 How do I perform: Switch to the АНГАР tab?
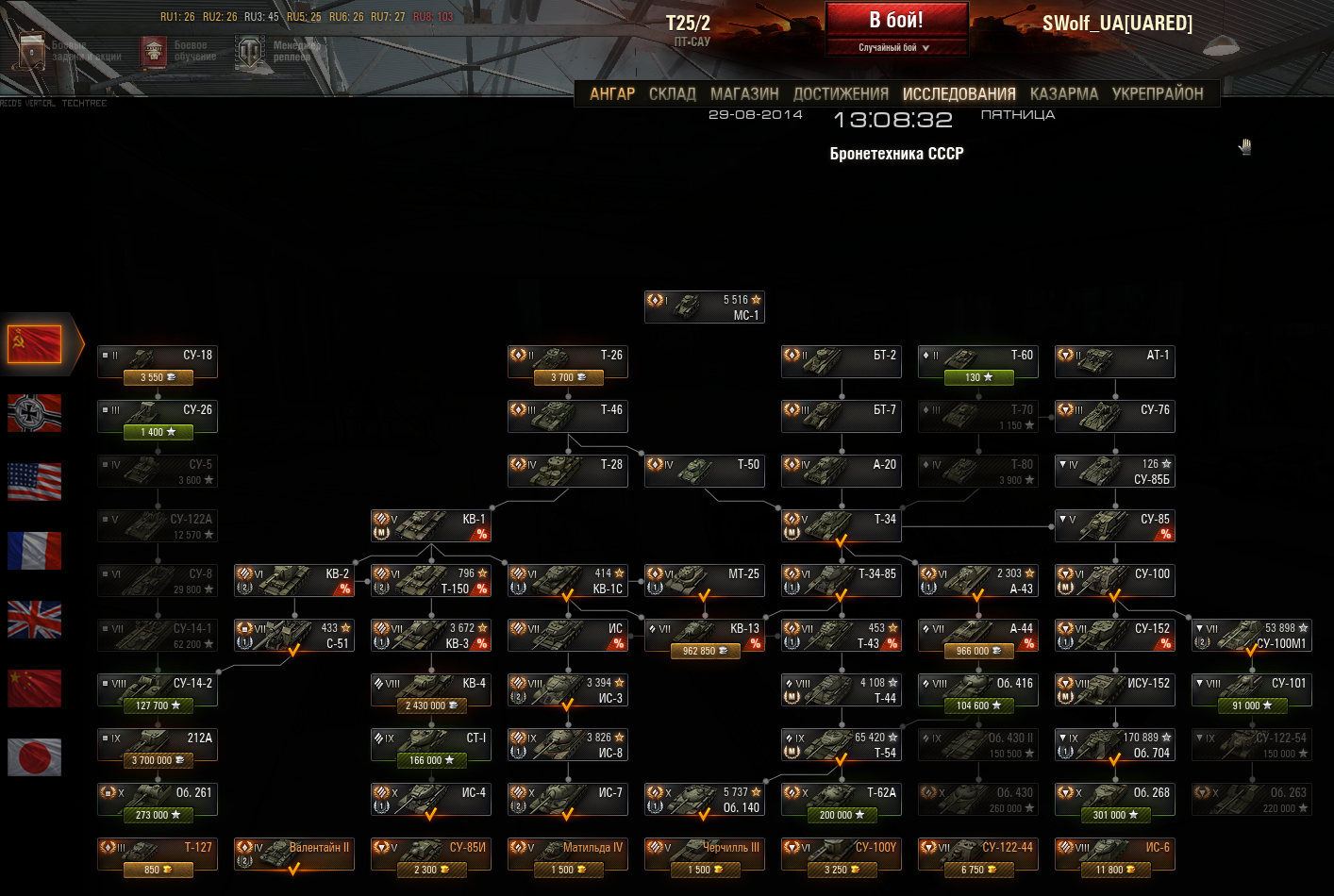click(612, 93)
